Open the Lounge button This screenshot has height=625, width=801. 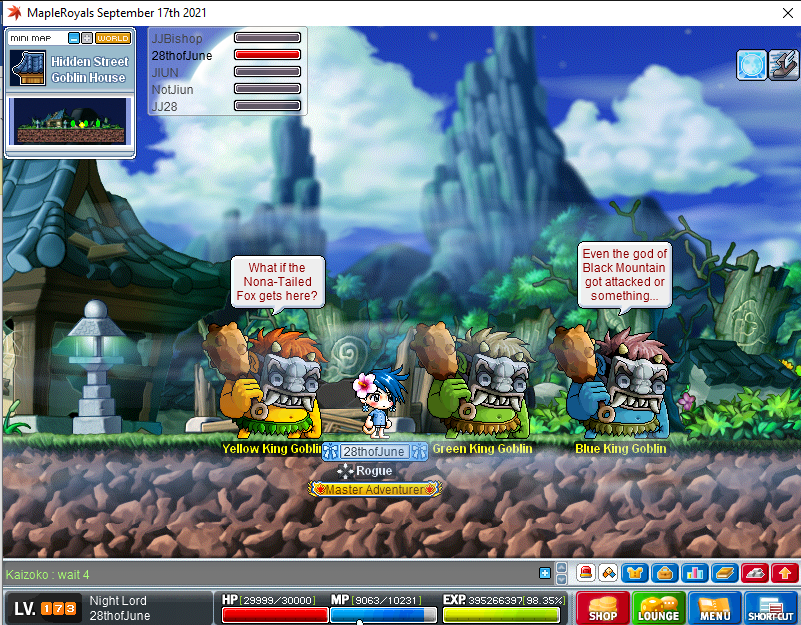(659, 608)
